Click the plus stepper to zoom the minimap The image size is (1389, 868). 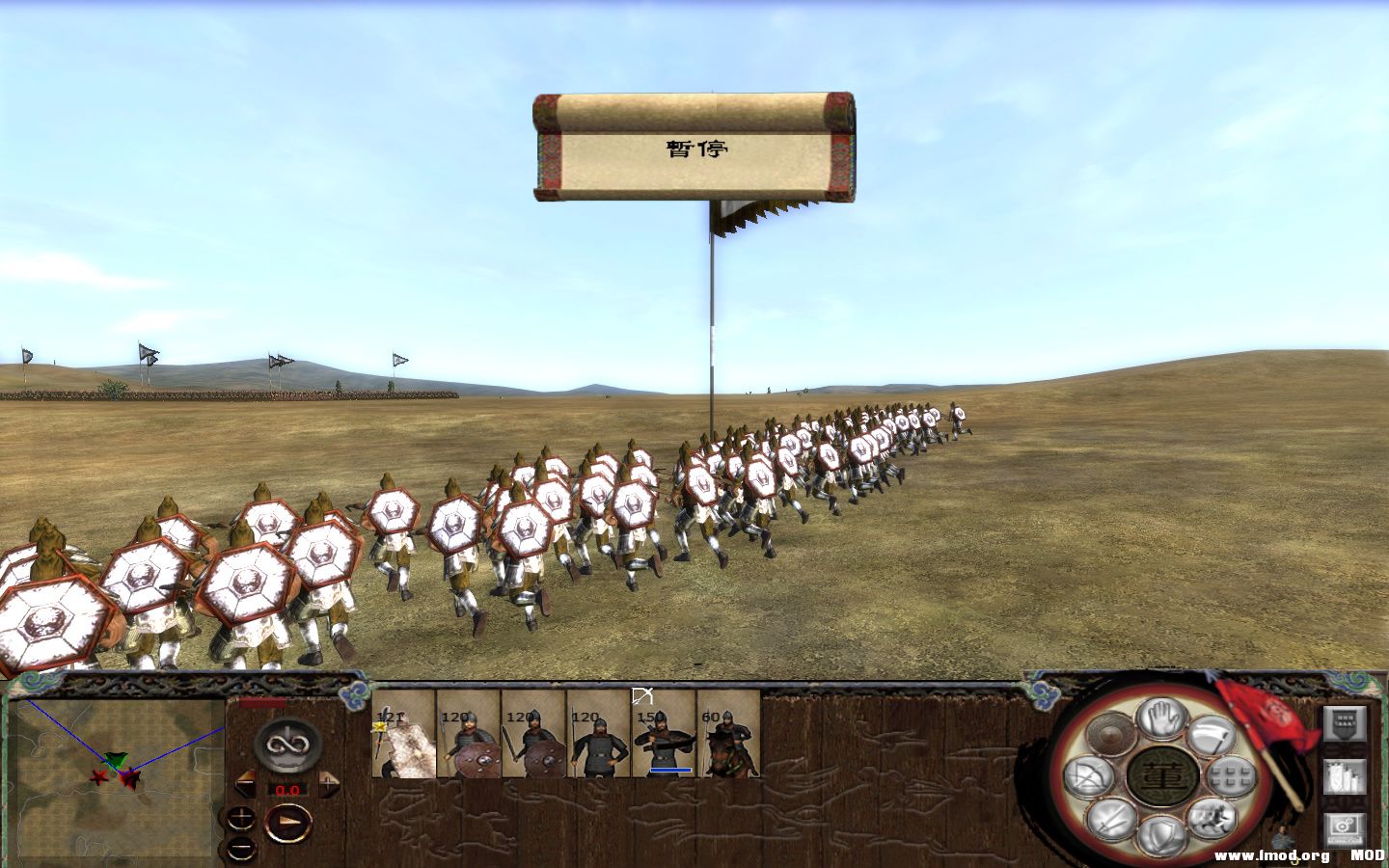coord(240,816)
